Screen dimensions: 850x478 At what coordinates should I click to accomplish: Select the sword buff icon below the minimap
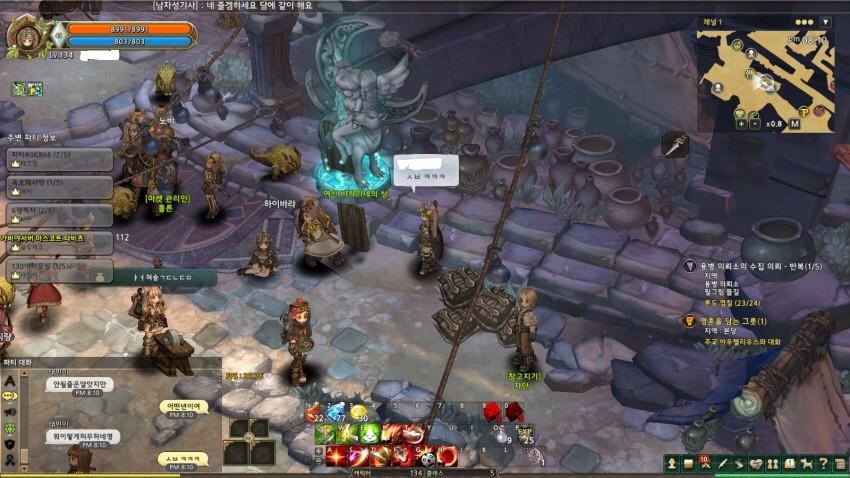674,145
